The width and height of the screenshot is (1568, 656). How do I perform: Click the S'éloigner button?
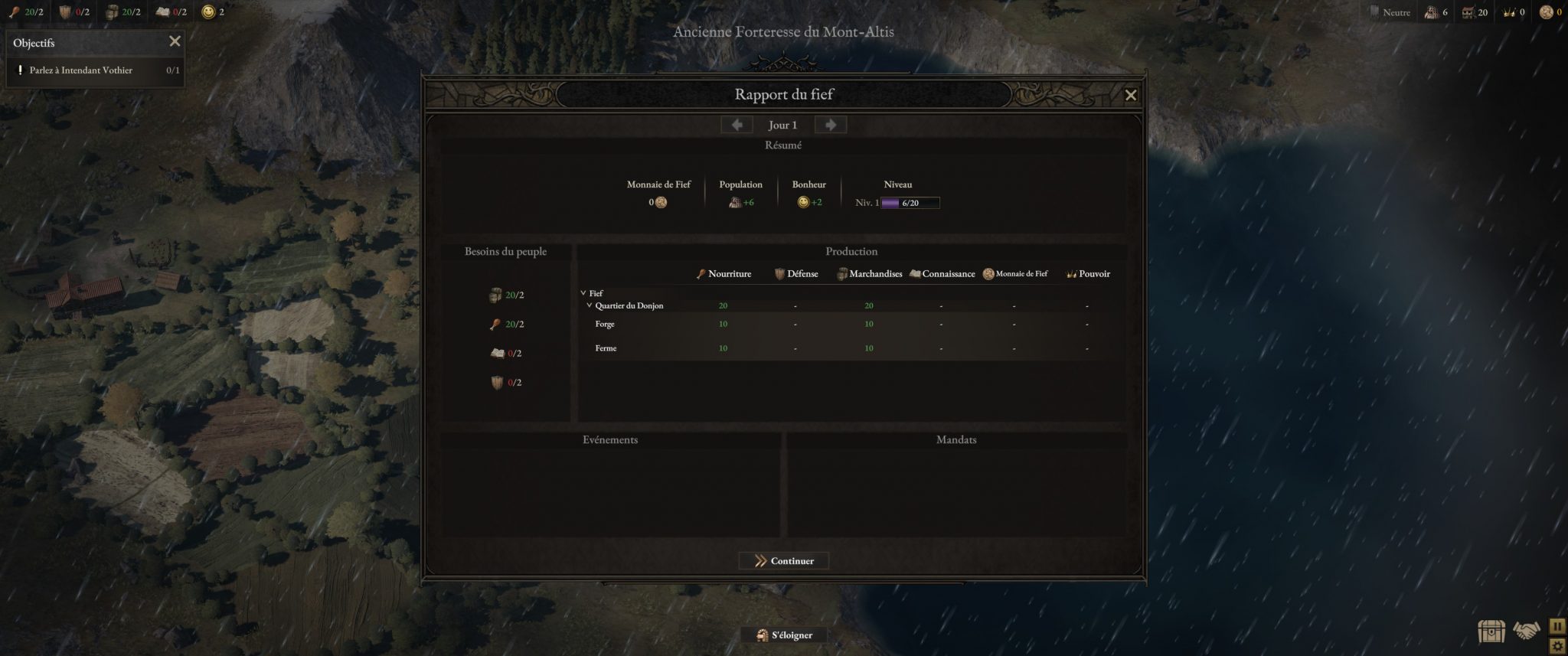coord(783,635)
